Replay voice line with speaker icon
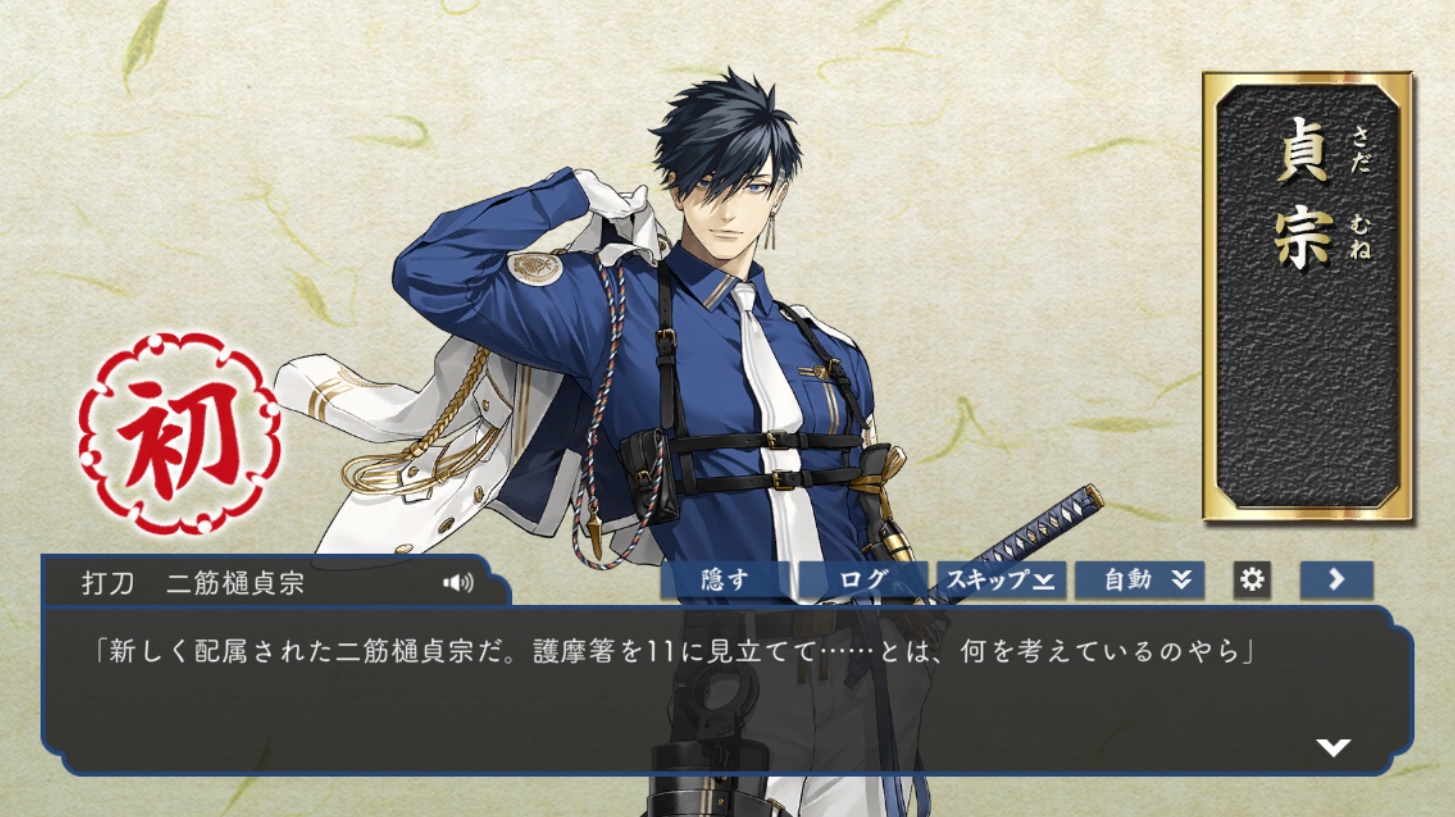This screenshot has width=1455, height=817. pos(458,583)
